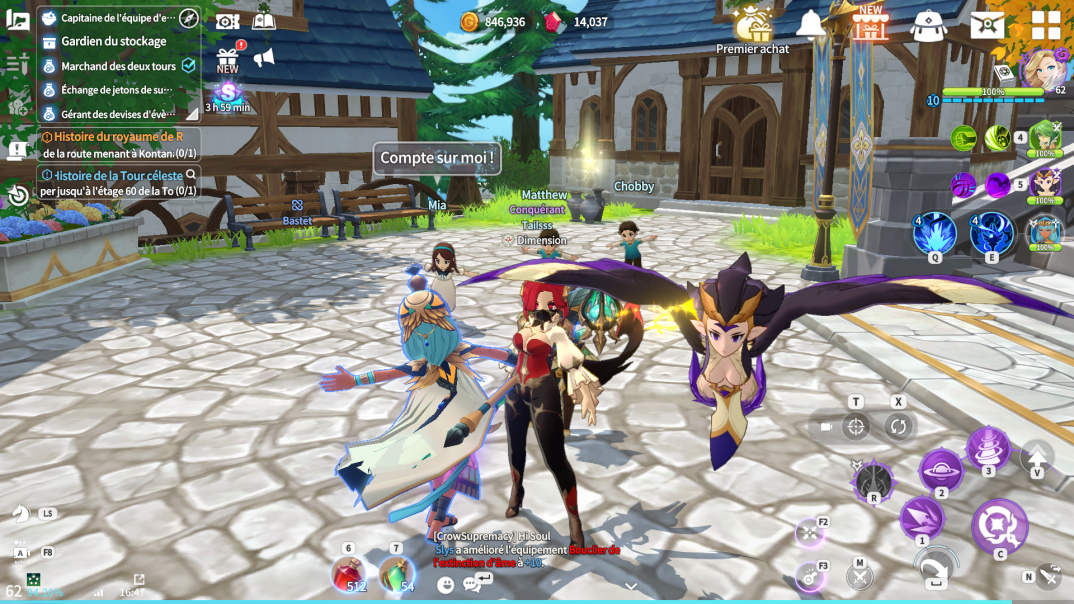Track the Histoire du royaume quest
Image resolution: width=1074 pixels, height=604 pixels.
pyautogui.click(x=118, y=144)
